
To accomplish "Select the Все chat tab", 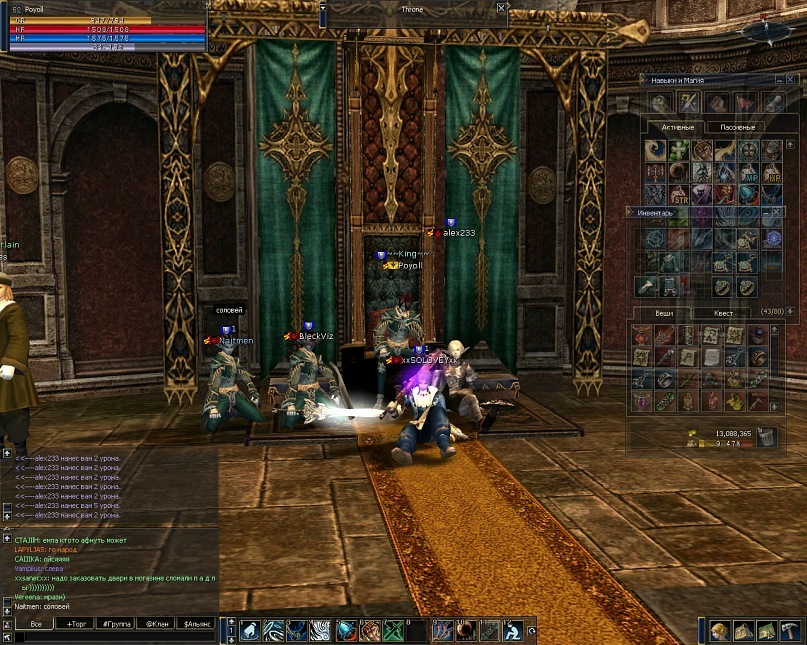I will click(36, 623).
